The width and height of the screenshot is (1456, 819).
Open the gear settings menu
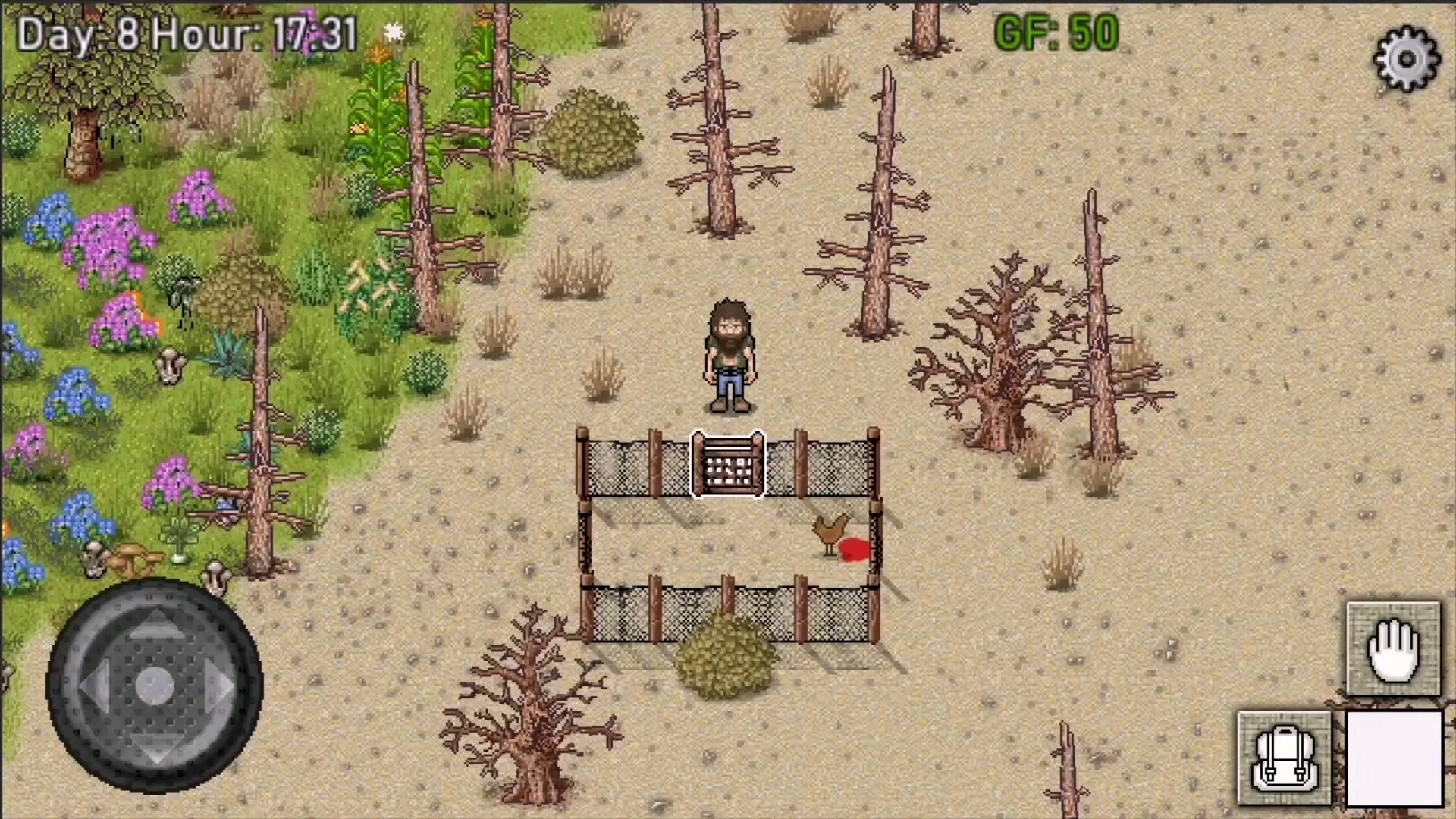tap(1406, 59)
